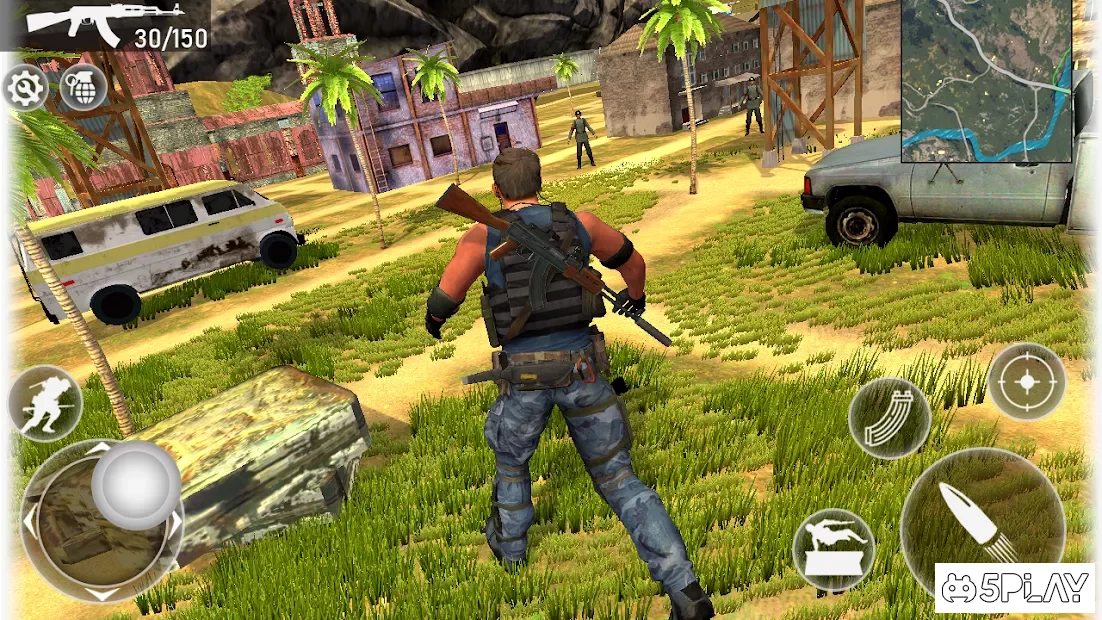The image size is (1102, 620).
Task: Toggle the sprint running-soldier button
Action: [x=44, y=403]
